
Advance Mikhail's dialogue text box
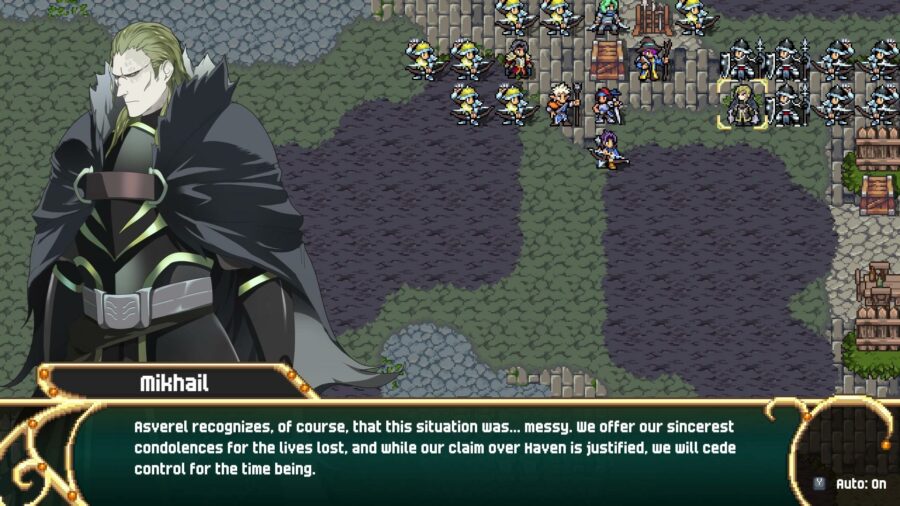[440, 447]
